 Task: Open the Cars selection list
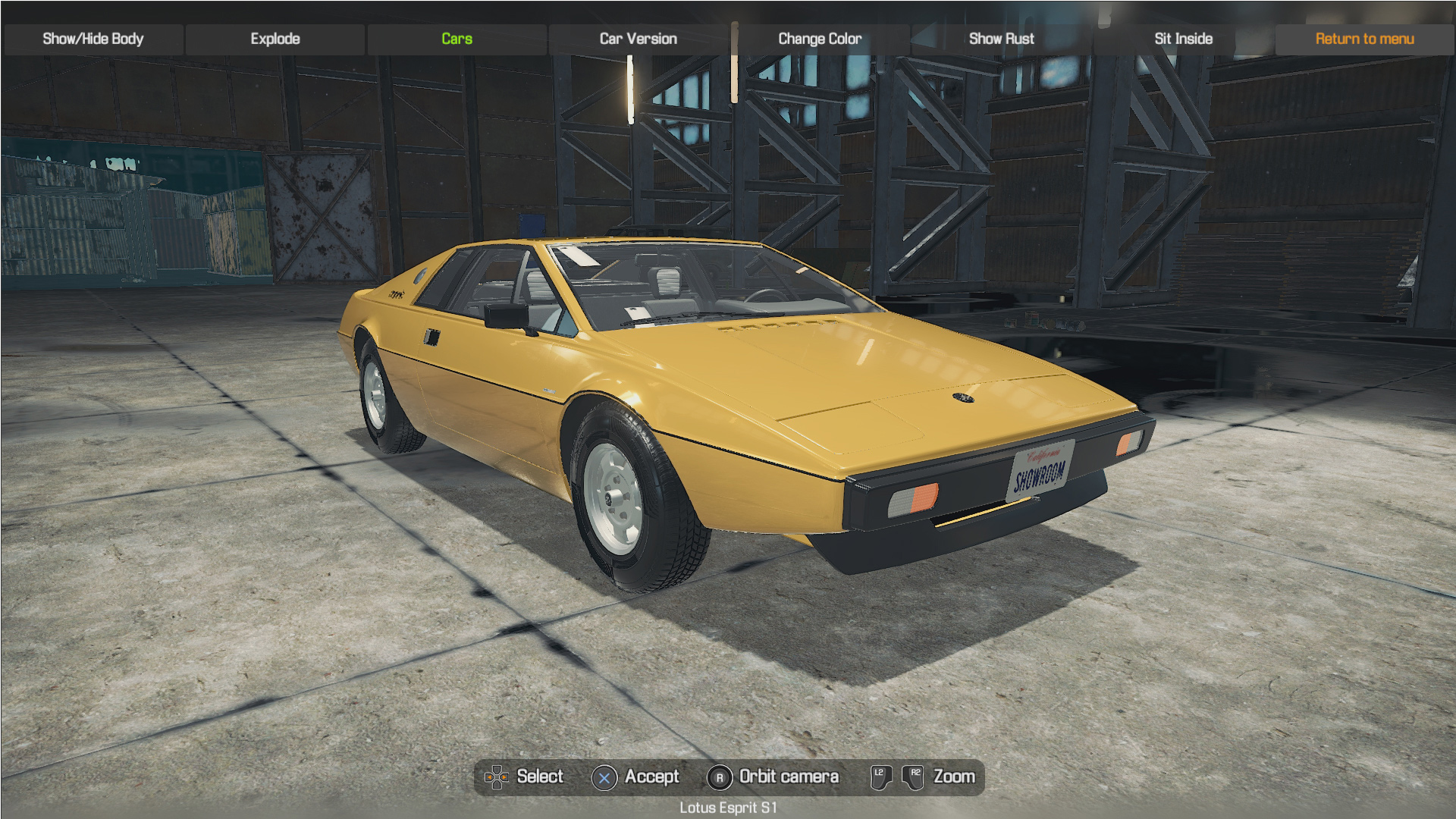(x=457, y=39)
